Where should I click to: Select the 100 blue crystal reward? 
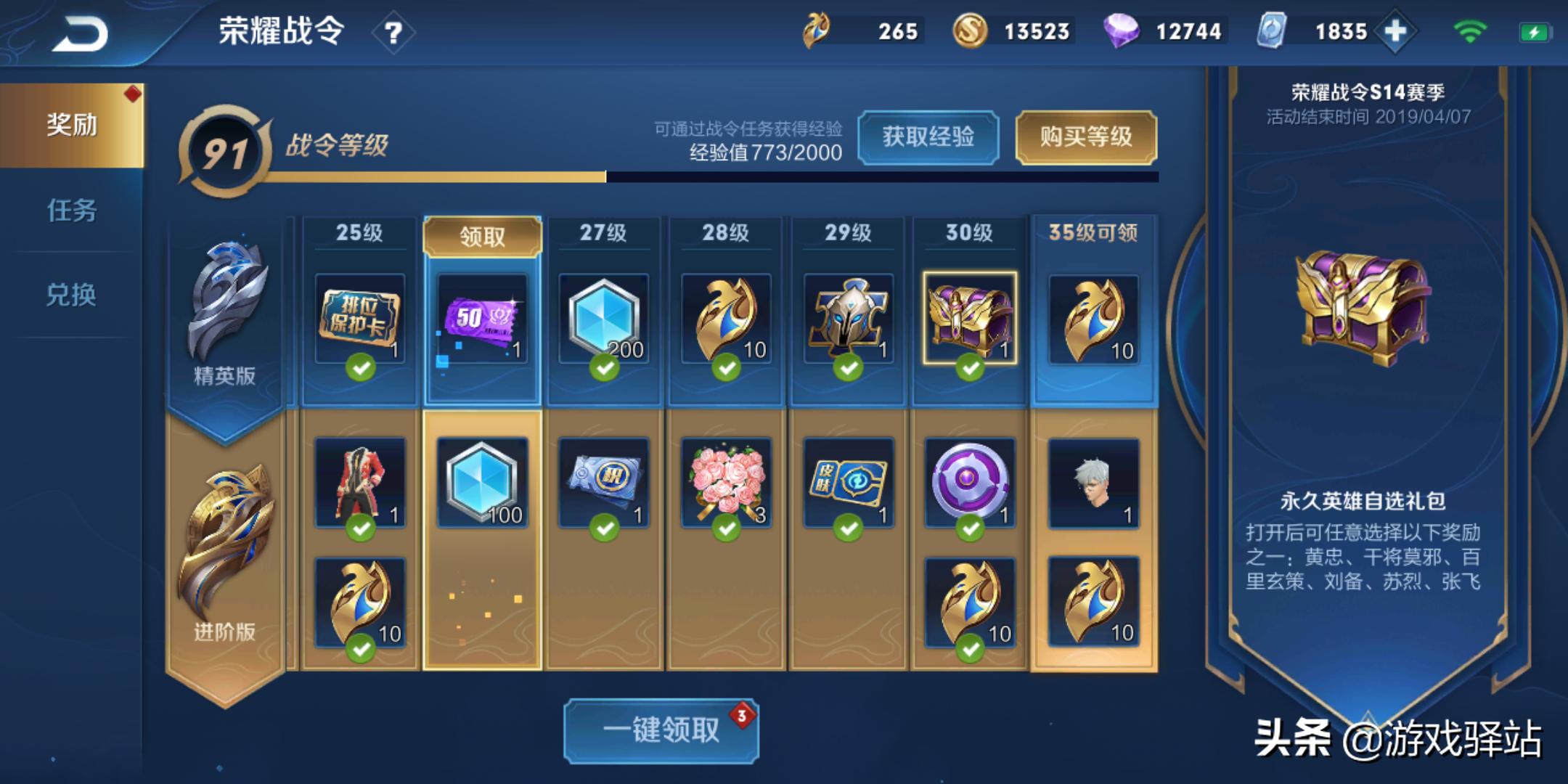[482, 482]
